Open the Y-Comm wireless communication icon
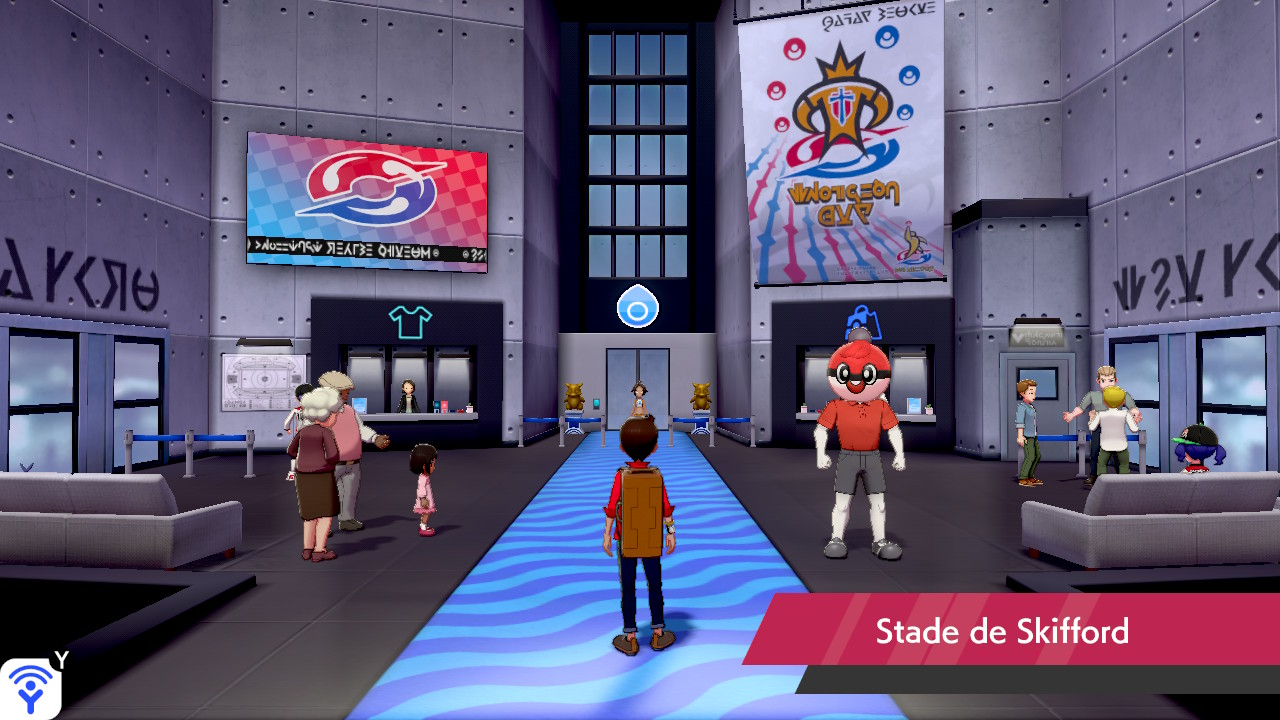This screenshot has width=1280, height=720. 30,688
